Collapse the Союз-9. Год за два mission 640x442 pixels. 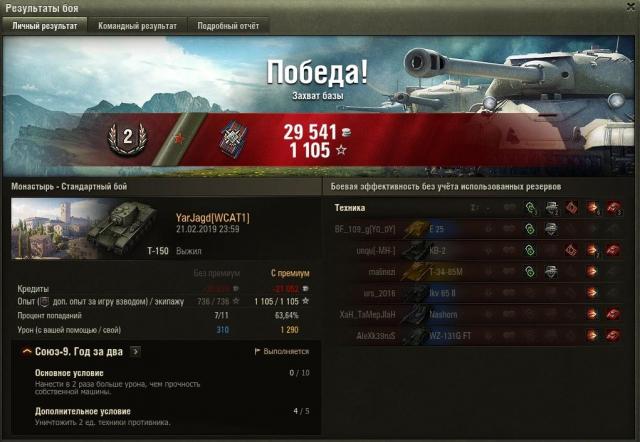tap(25, 352)
